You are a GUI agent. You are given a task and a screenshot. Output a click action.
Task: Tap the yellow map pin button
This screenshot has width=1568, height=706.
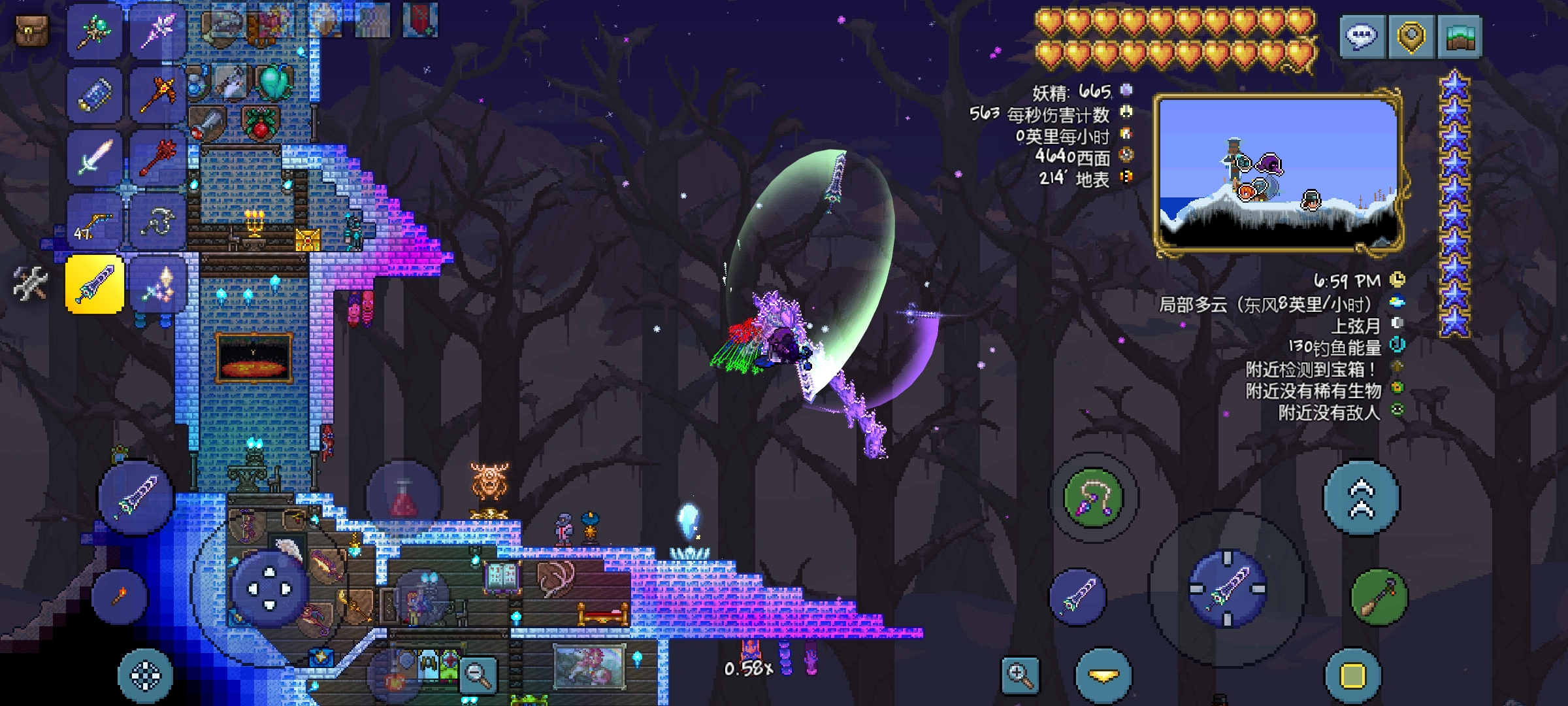(x=1411, y=37)
